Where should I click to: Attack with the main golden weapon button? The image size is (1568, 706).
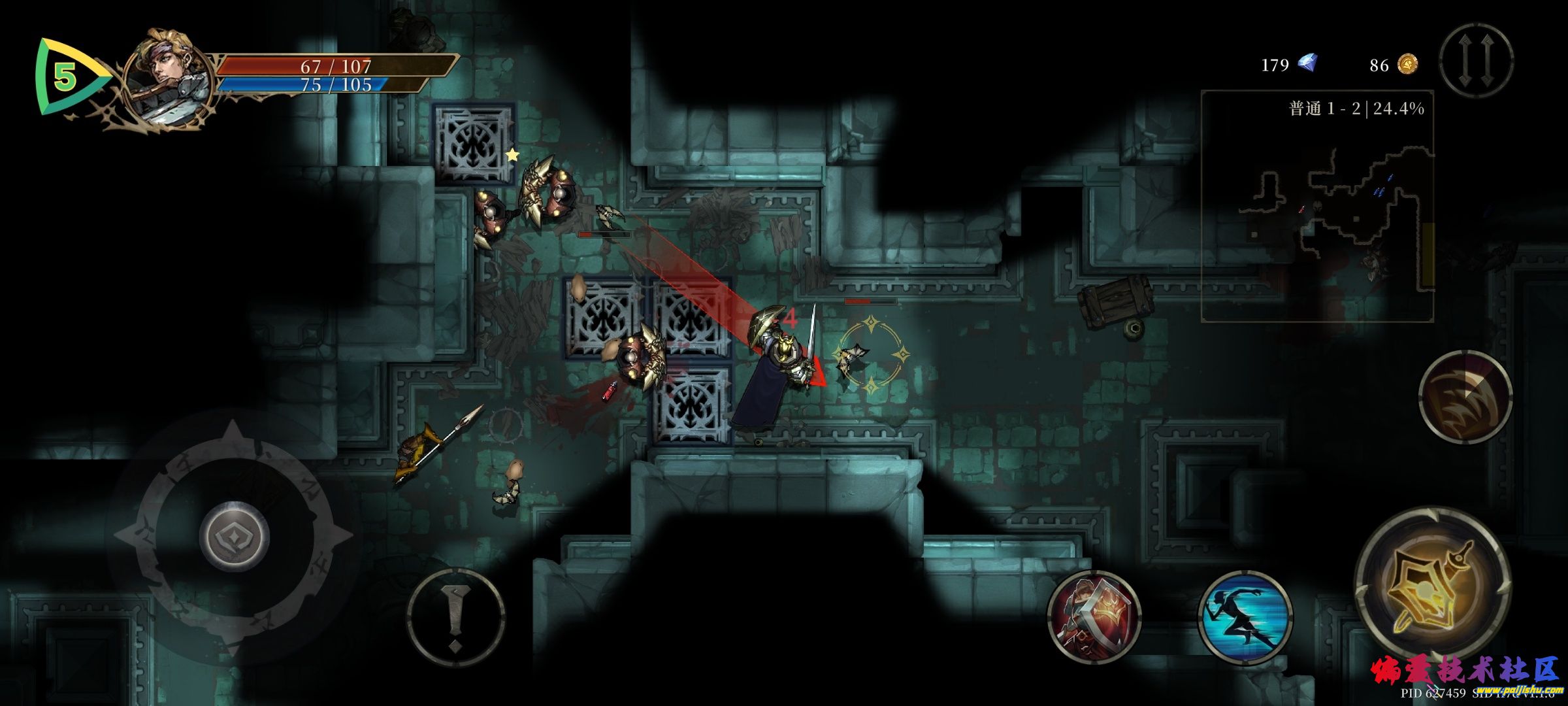click(1433, 584)
